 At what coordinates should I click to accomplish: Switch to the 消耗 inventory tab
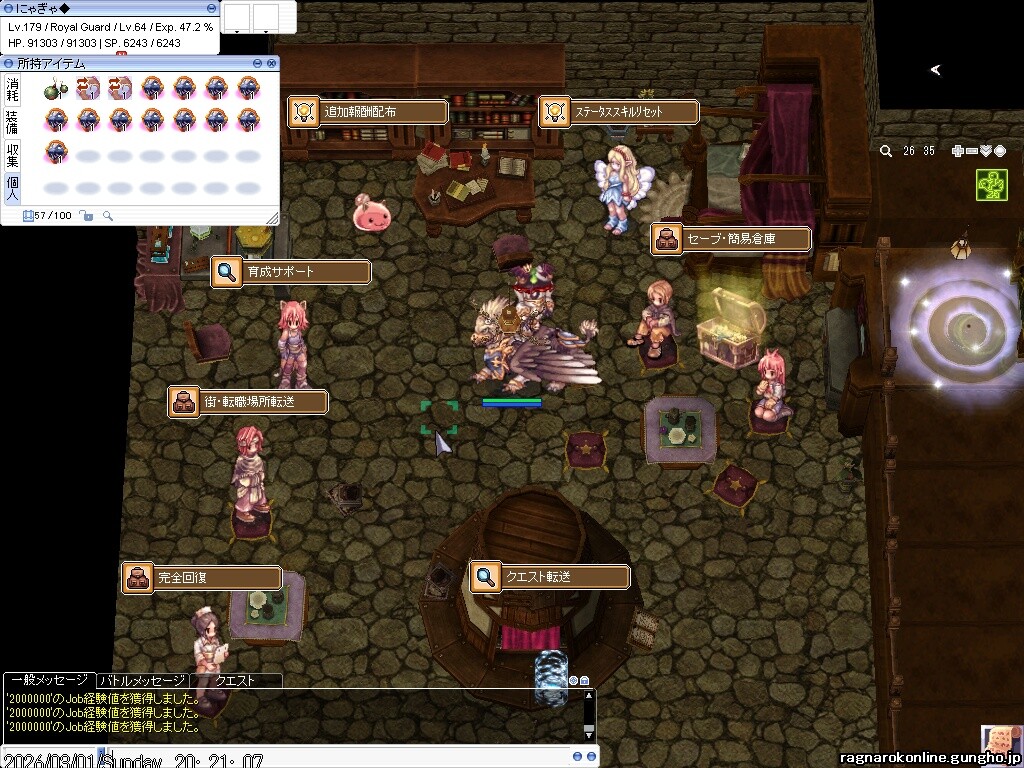(12, 90)
